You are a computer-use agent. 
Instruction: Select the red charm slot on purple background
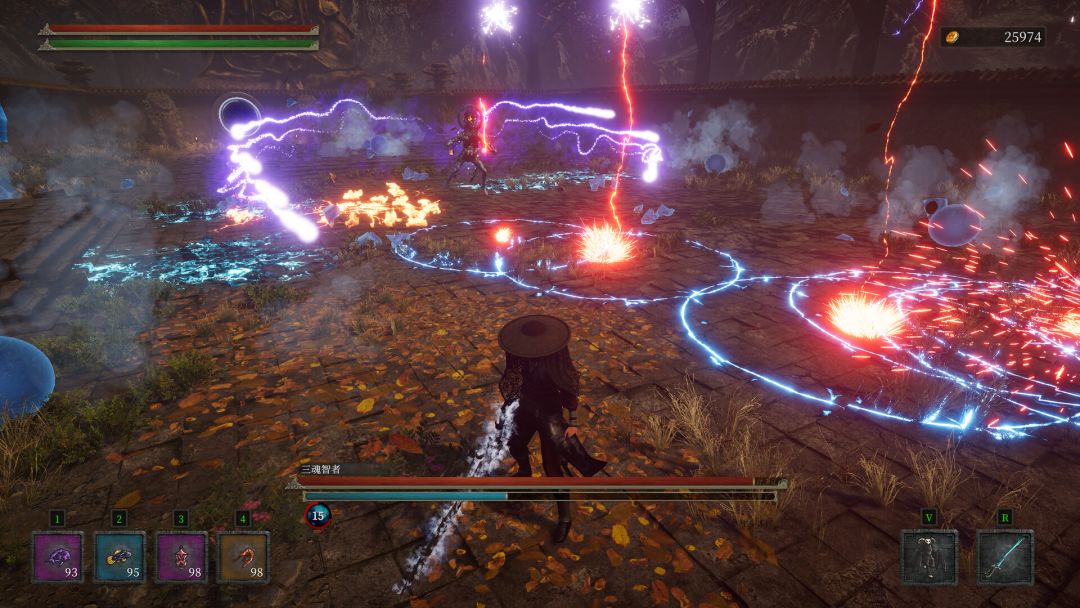pos(181,556)
